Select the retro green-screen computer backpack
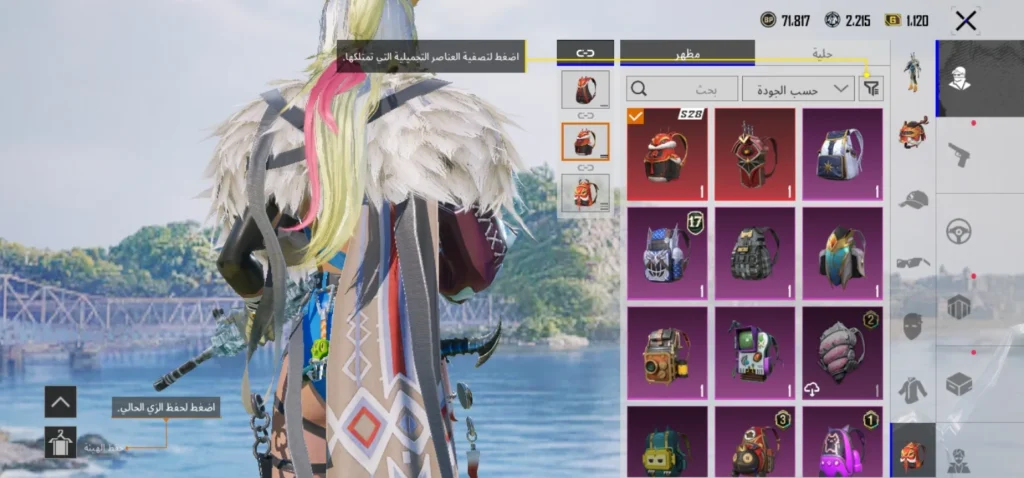 754,352
